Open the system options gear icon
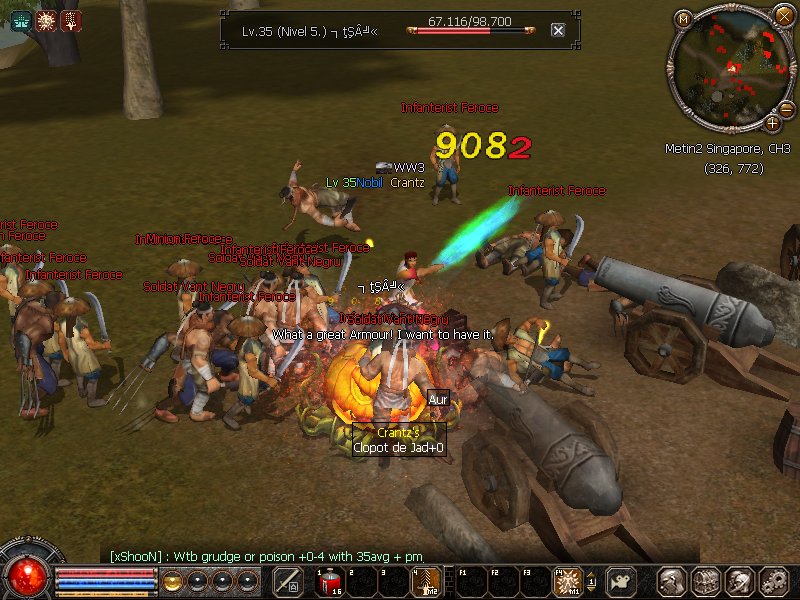The height and width of the screenshot is (600, 800). 773,581
